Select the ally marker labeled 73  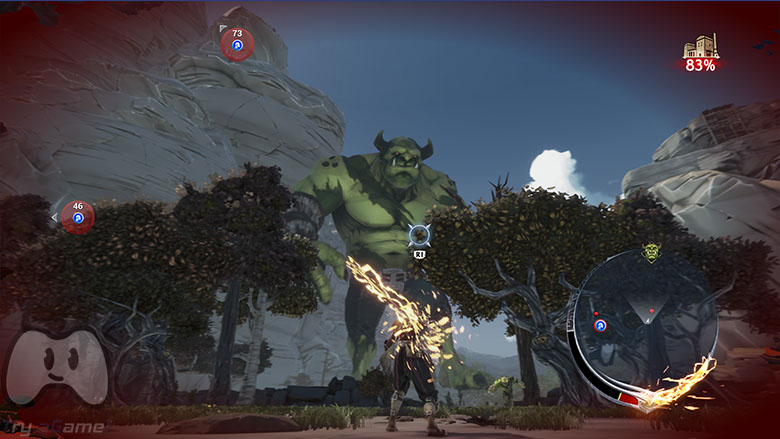click(237, 43)
